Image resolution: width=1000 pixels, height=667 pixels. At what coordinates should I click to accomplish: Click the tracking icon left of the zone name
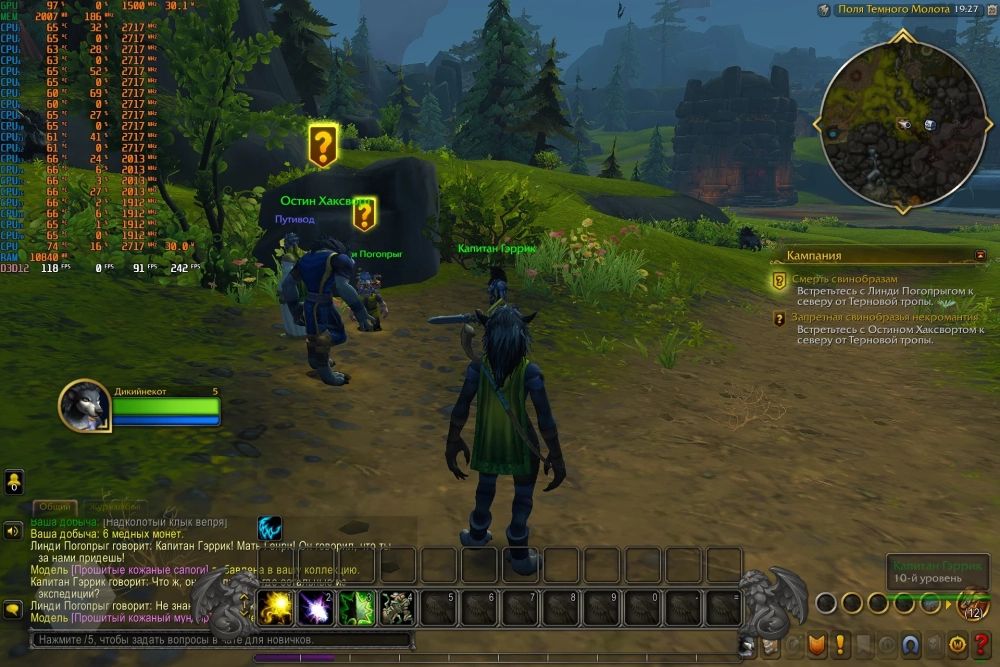coord(824,9)
